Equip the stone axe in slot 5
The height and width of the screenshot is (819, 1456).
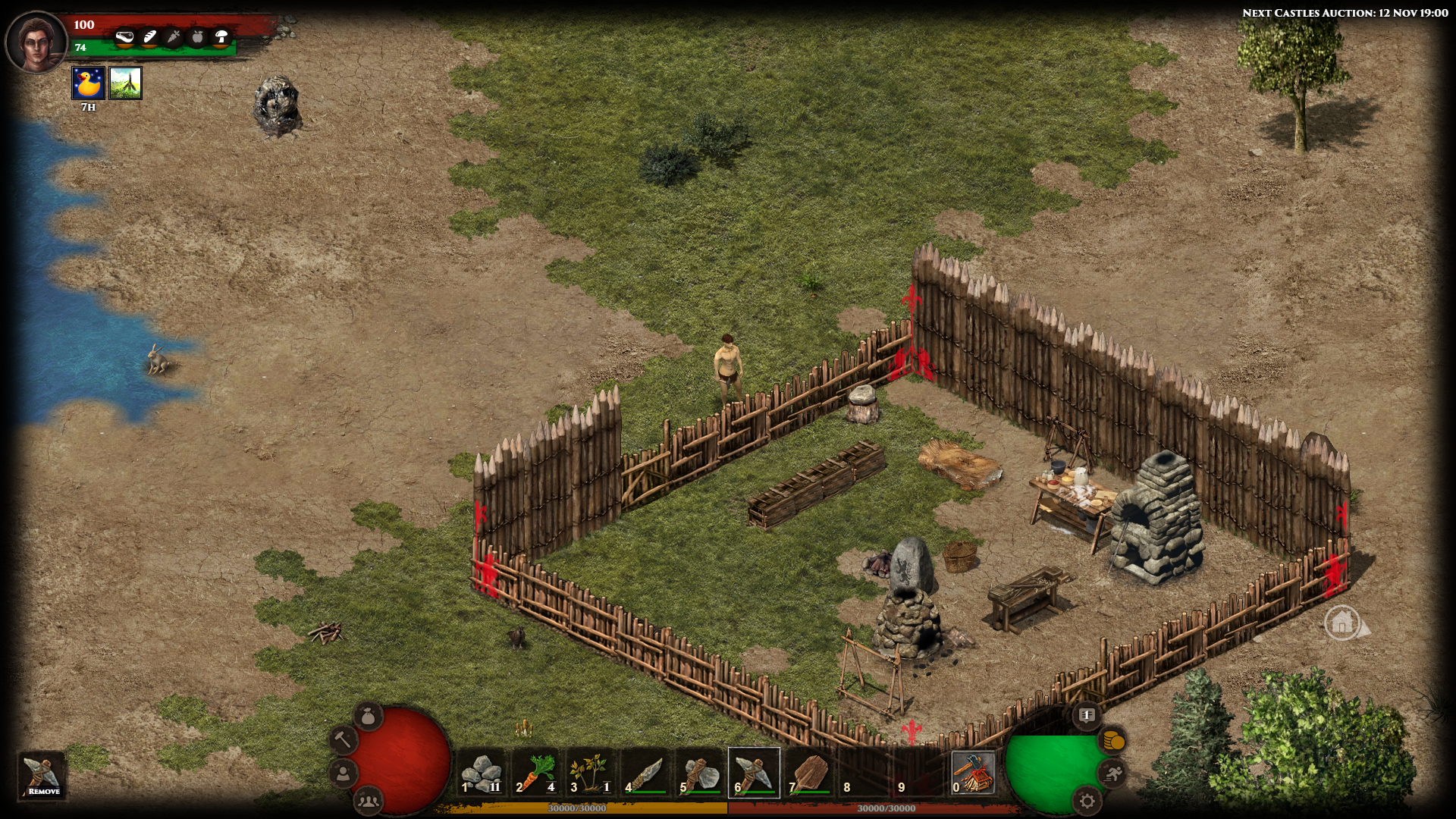pos(701,773)
